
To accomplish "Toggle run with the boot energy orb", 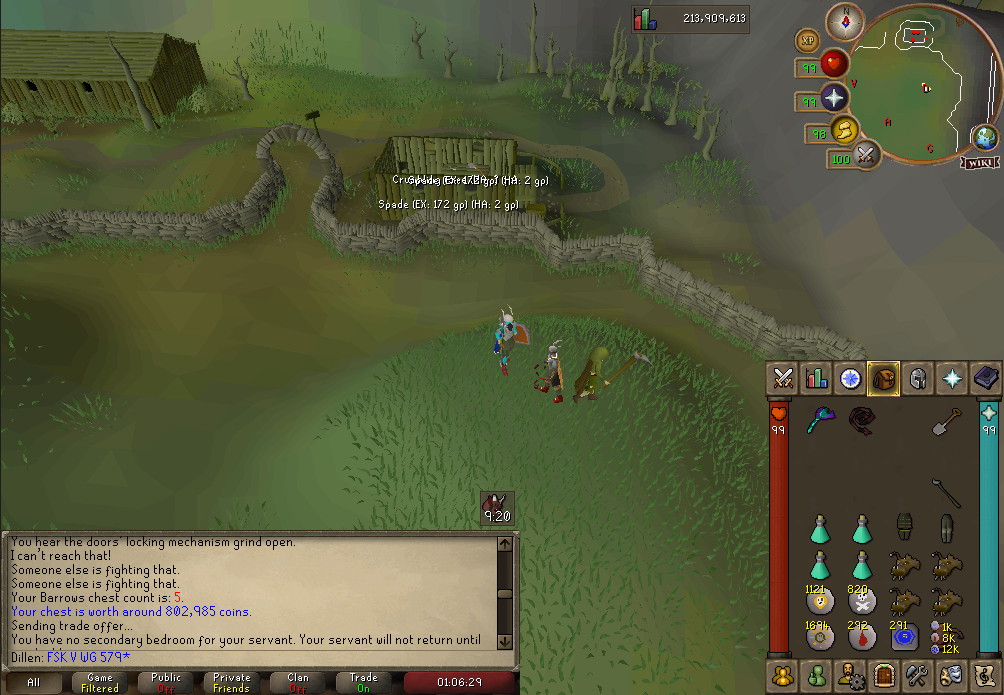I will coord(846,131).
